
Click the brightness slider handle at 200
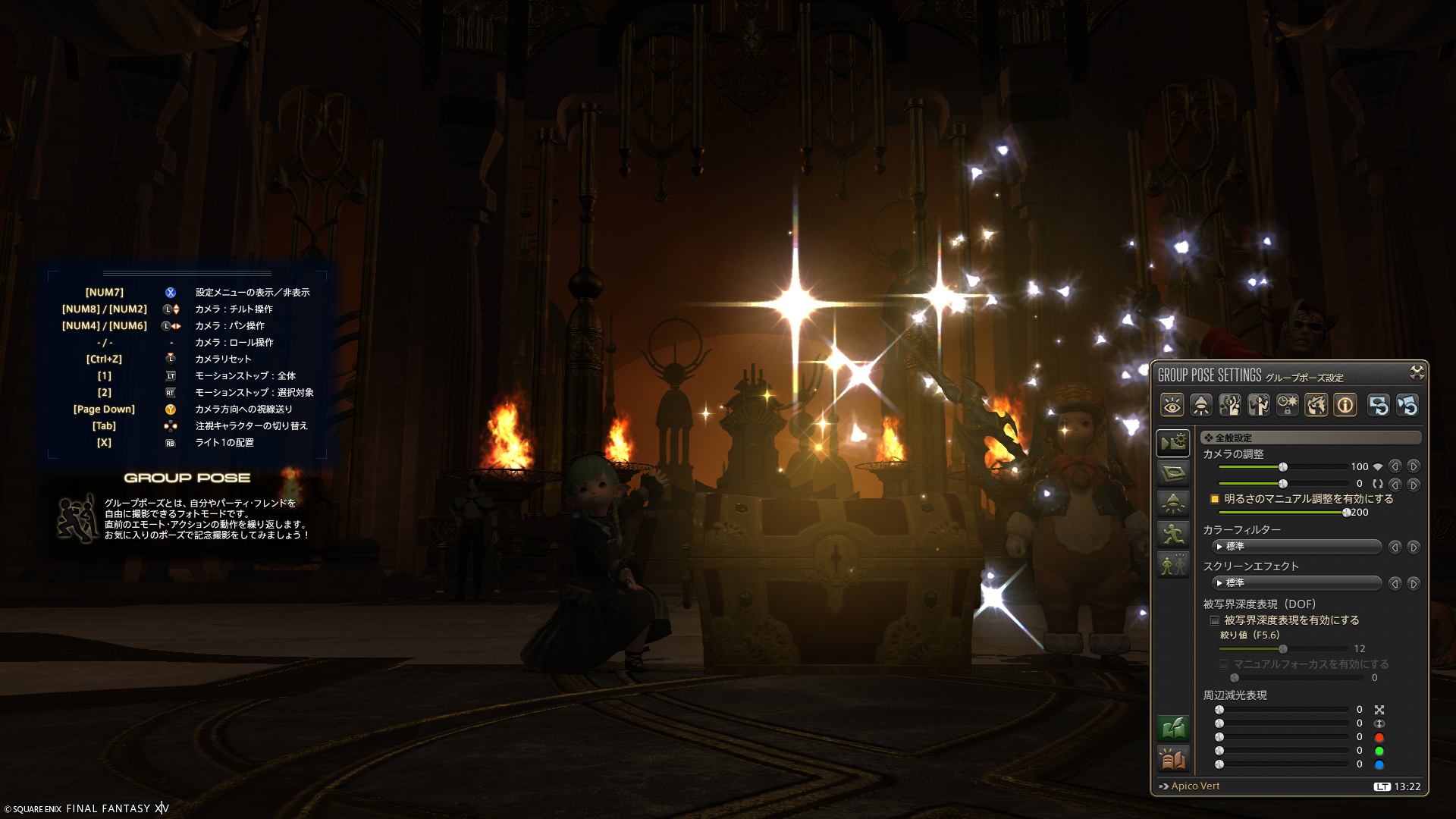pyautogui.click(x=1347, y=513)
